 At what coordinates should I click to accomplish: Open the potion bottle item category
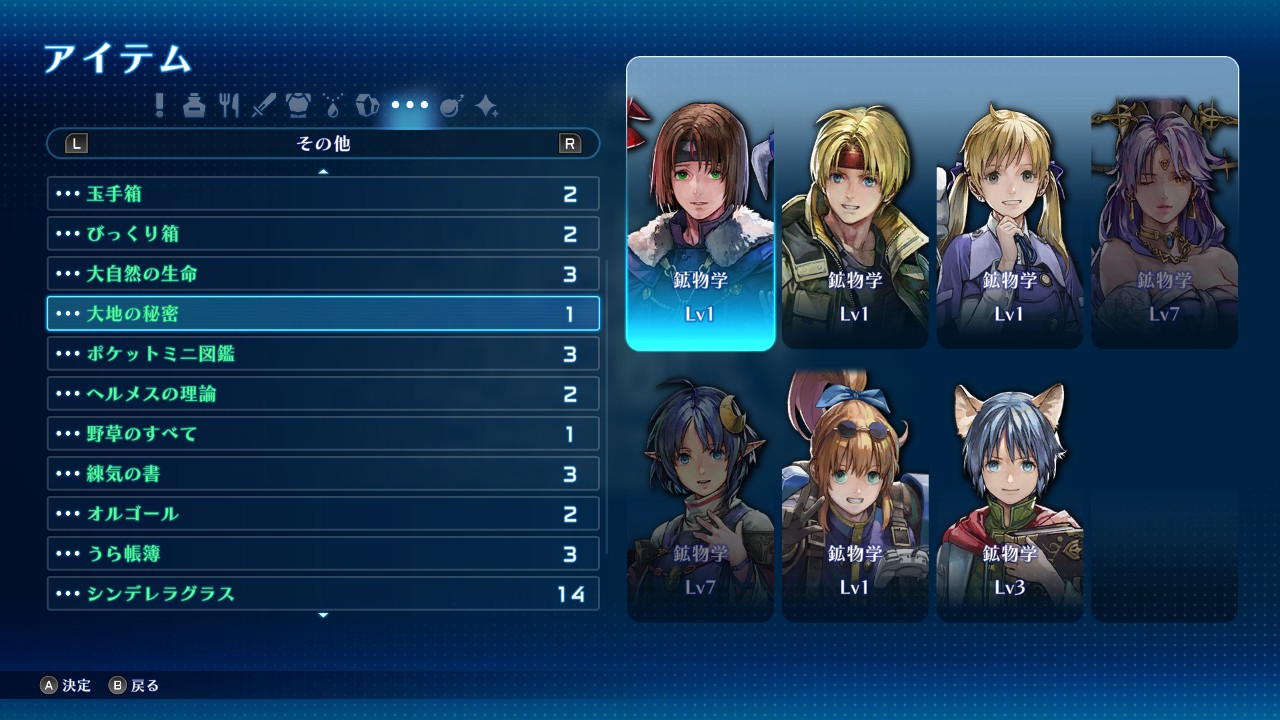[x=194, y=105]
